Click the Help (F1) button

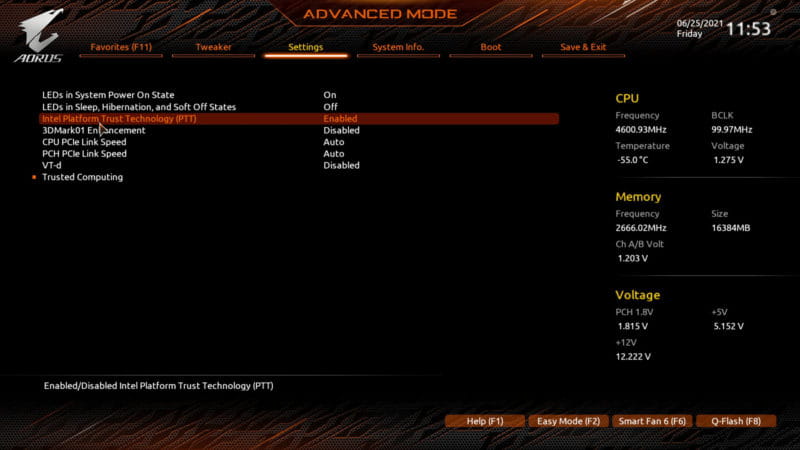pos(484,422)
